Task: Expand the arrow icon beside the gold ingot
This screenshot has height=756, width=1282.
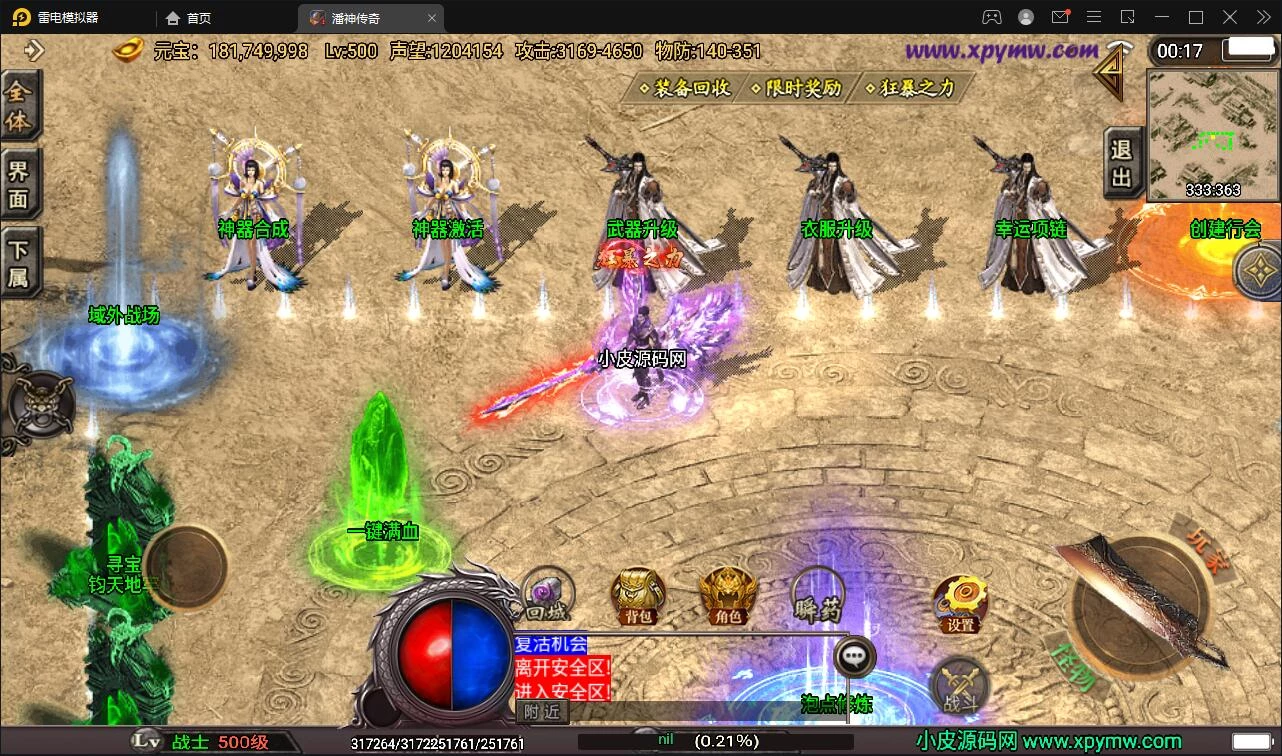Action: 35,50
